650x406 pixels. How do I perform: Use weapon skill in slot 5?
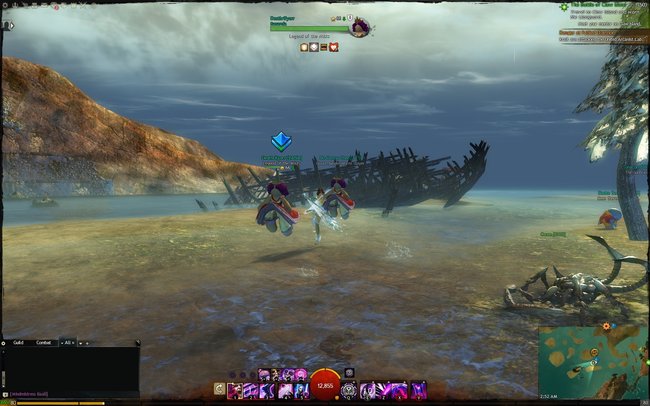[301, 390]
